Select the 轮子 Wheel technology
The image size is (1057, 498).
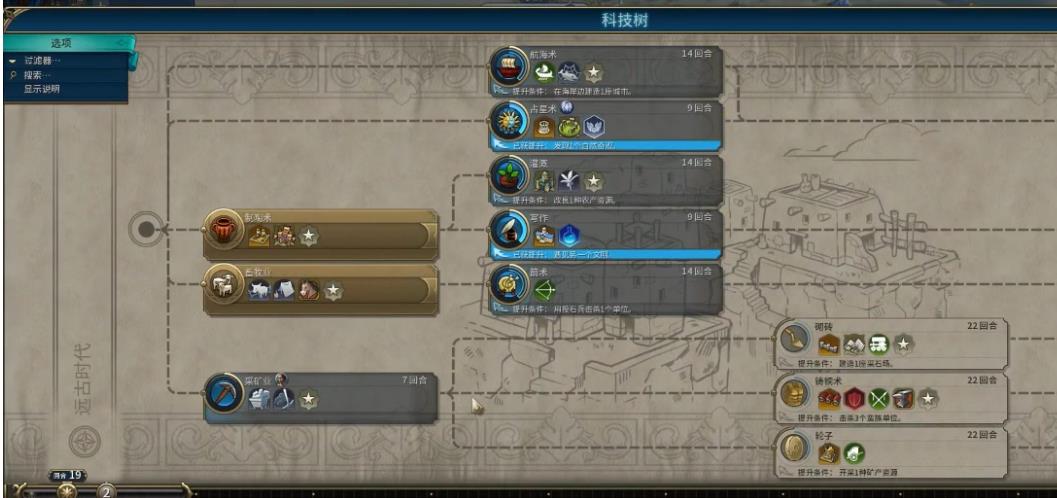893,450
